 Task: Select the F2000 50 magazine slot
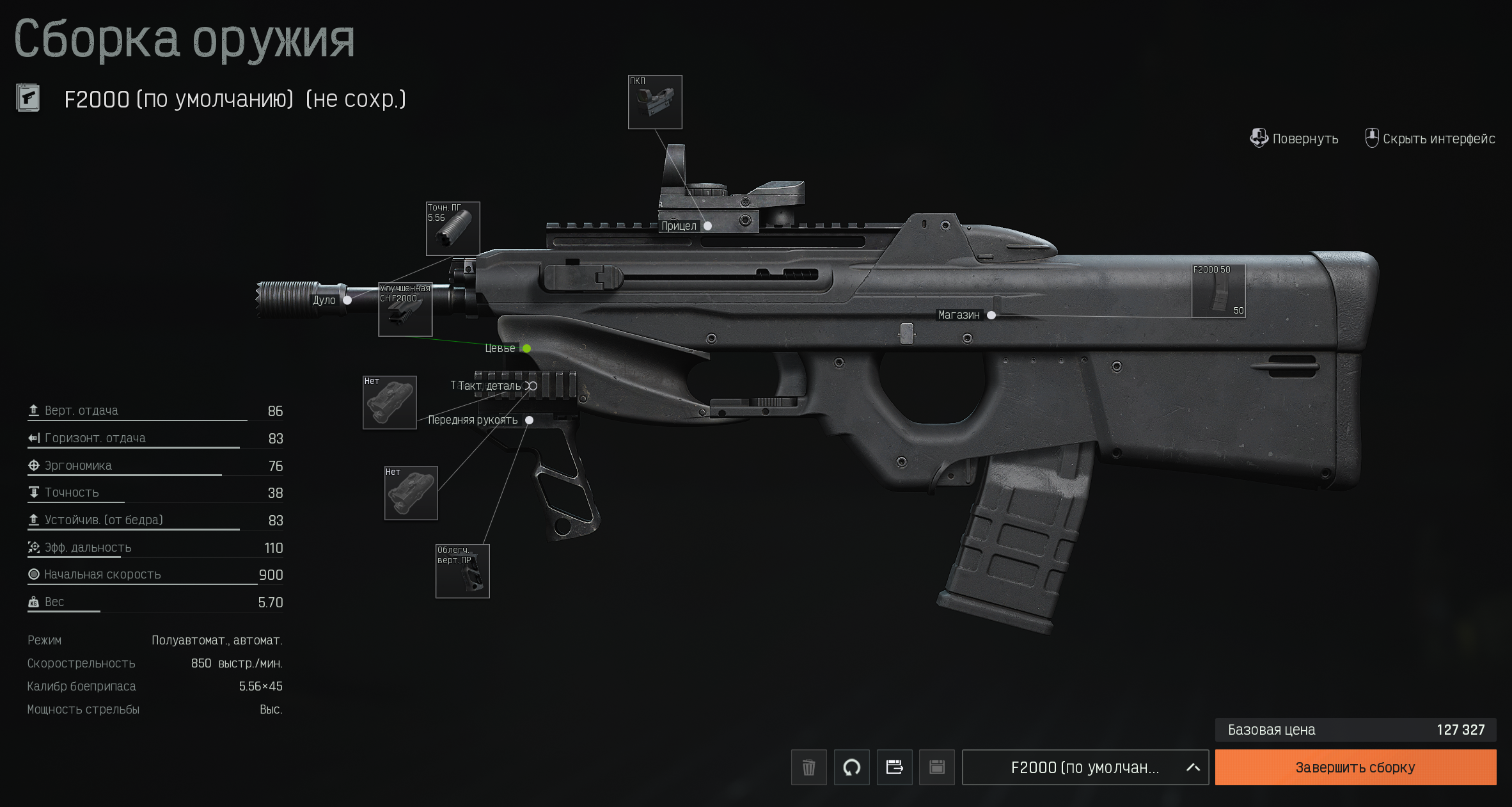click(1218, 291)
